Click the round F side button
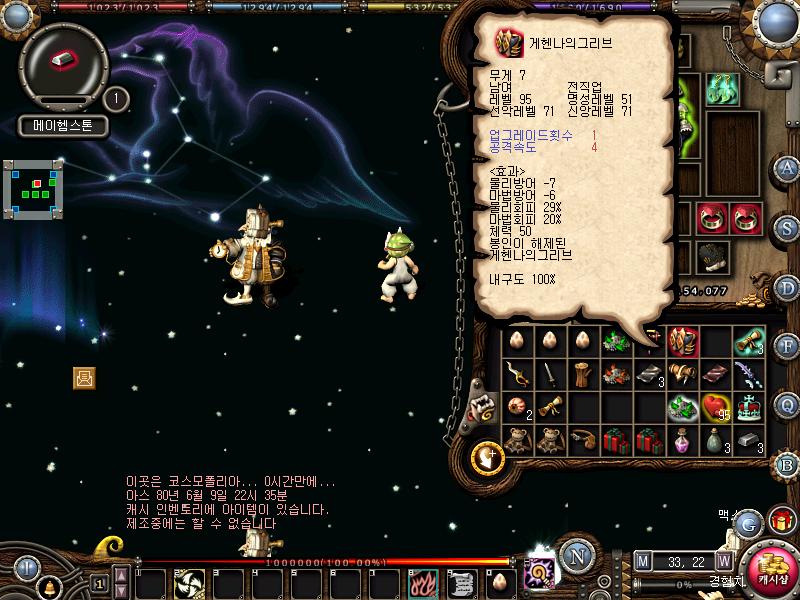800x600 pixels. [x=787, y=346]
